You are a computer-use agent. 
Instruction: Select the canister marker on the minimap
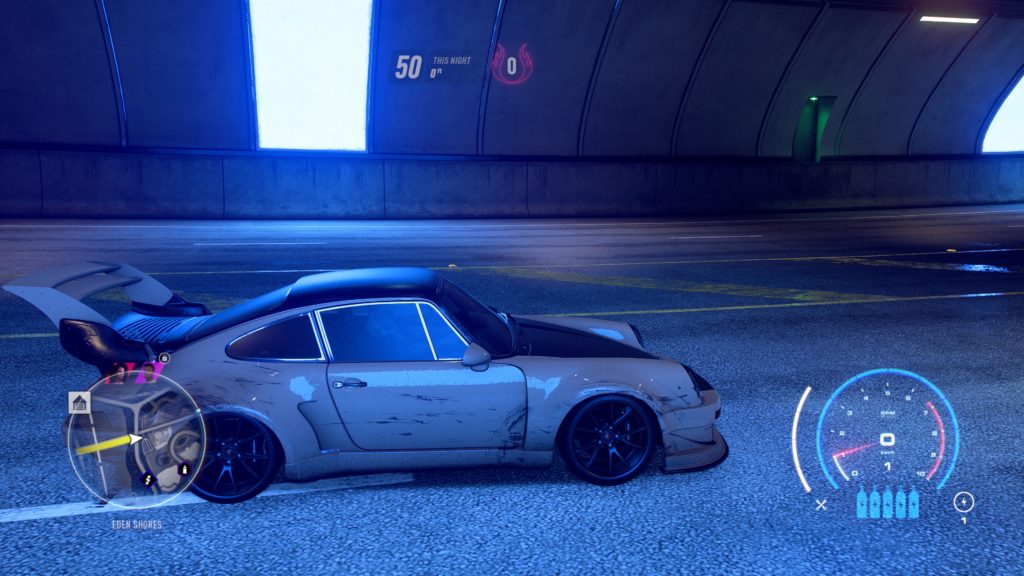point(183,469)
